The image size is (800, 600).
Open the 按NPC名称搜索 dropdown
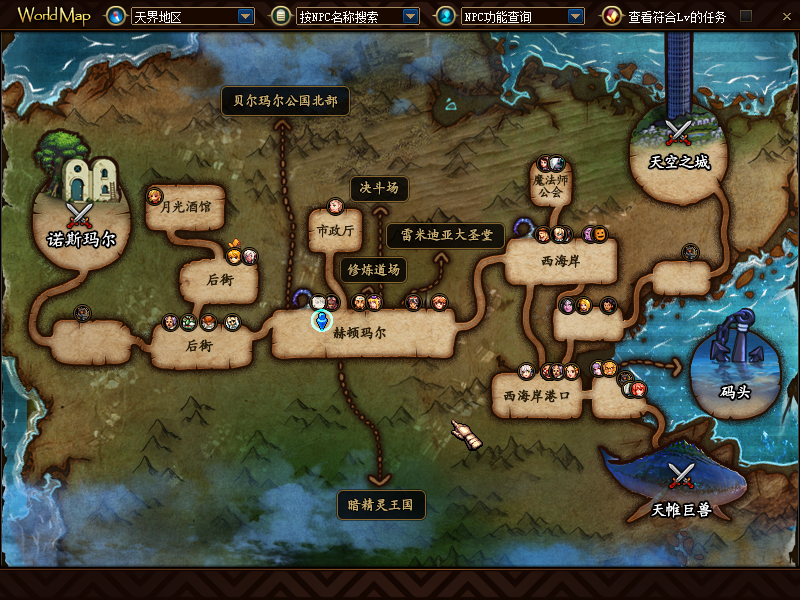410,17
